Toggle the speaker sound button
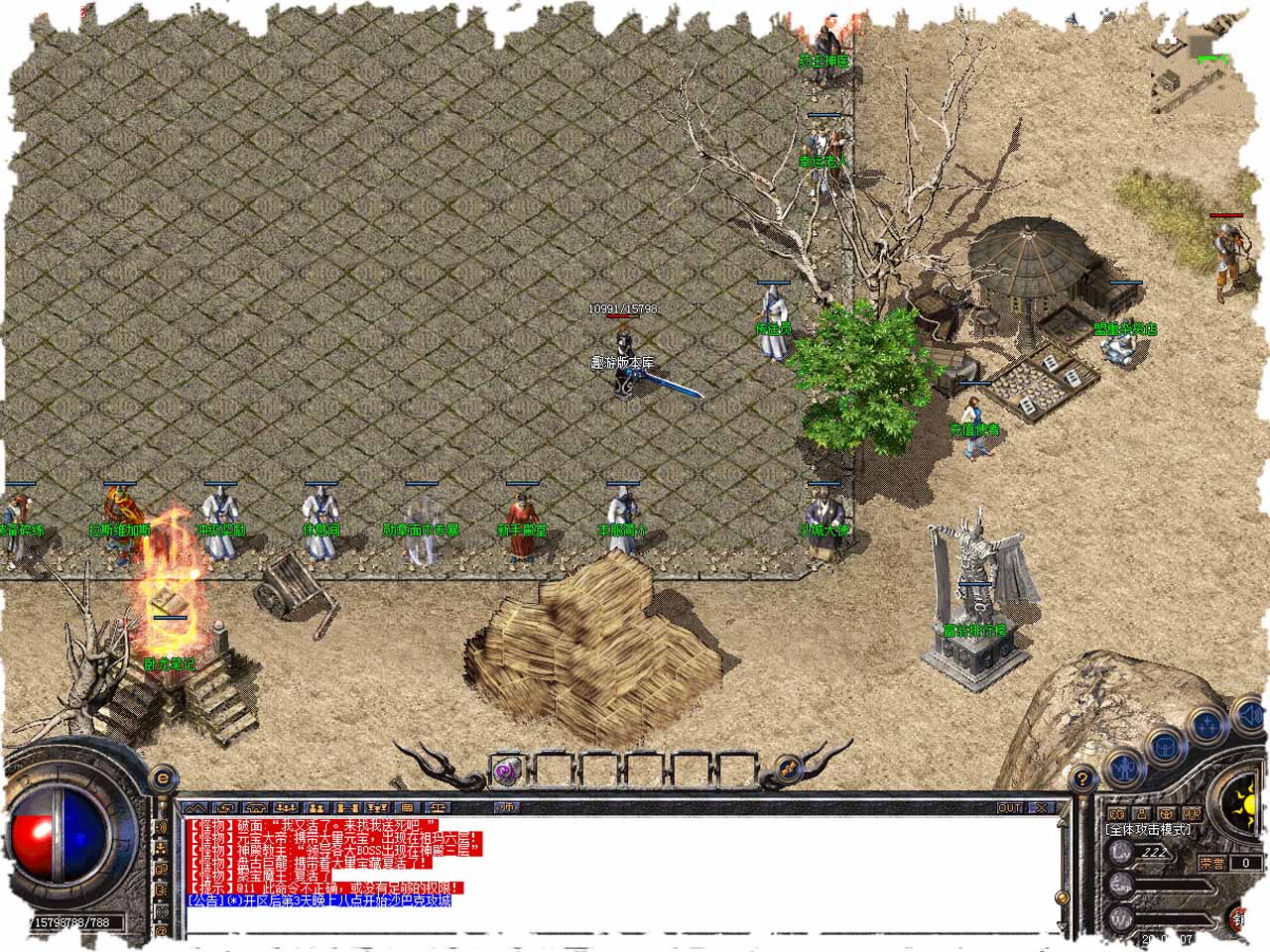This screenshot has width=1270, height=952. click(x=1251, y=715)
